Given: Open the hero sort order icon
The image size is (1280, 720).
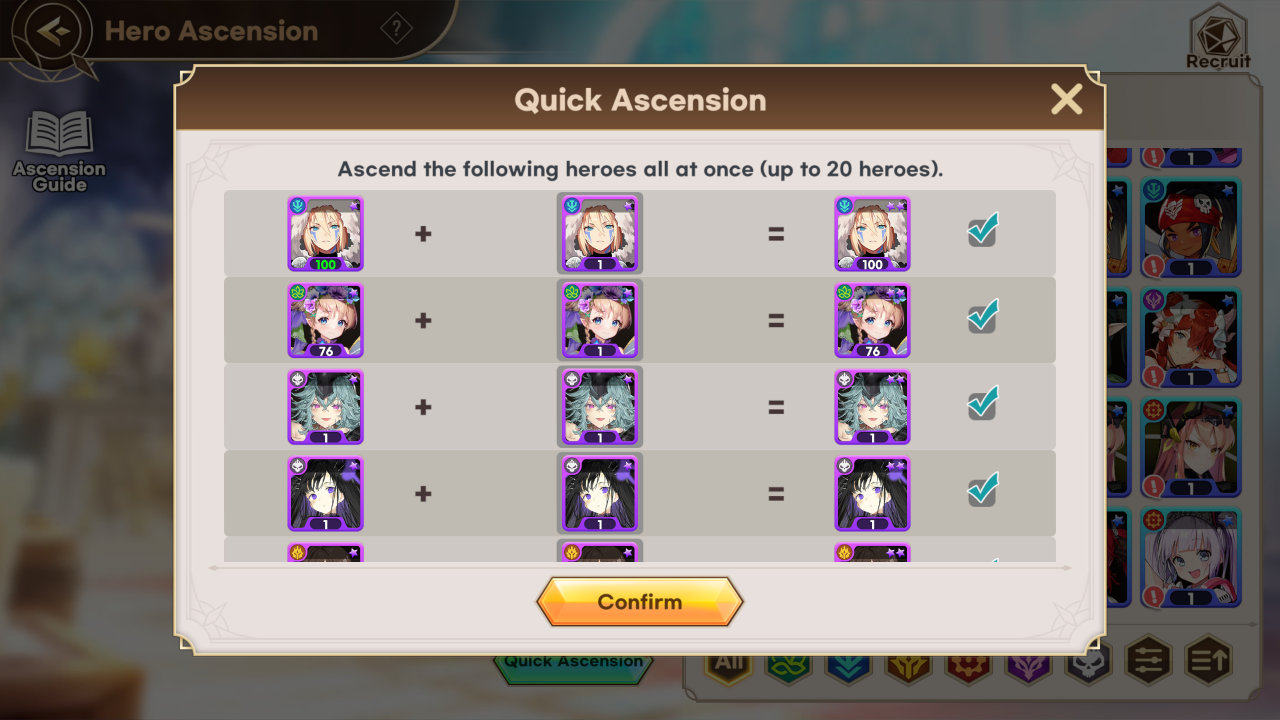Looking at the screenshot, I should tap(1208, 661).
